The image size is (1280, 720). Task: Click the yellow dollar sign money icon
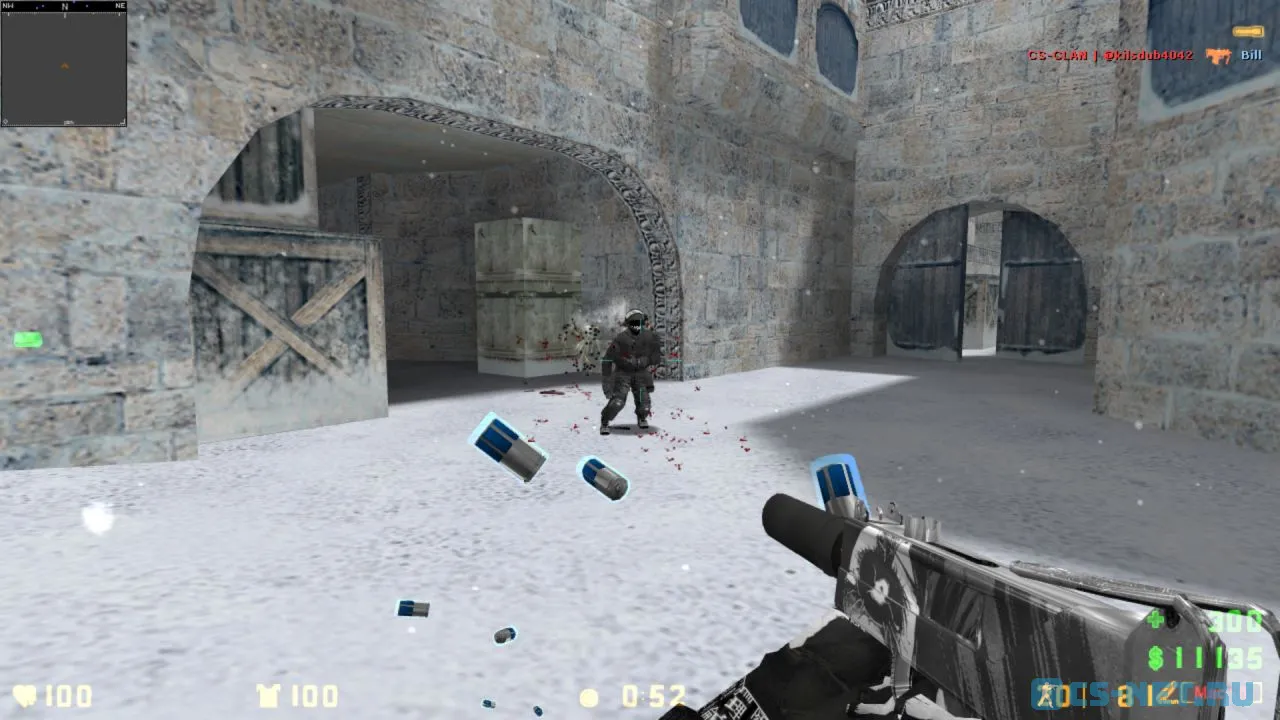click(x=1155, y=657)
